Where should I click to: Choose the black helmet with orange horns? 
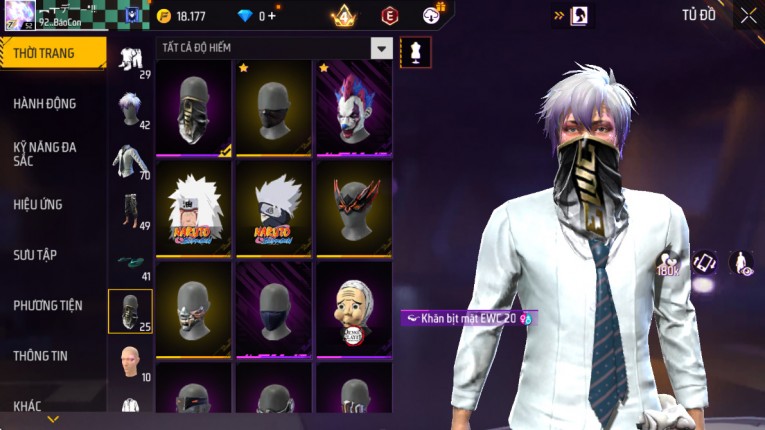(x=354, y=209)
